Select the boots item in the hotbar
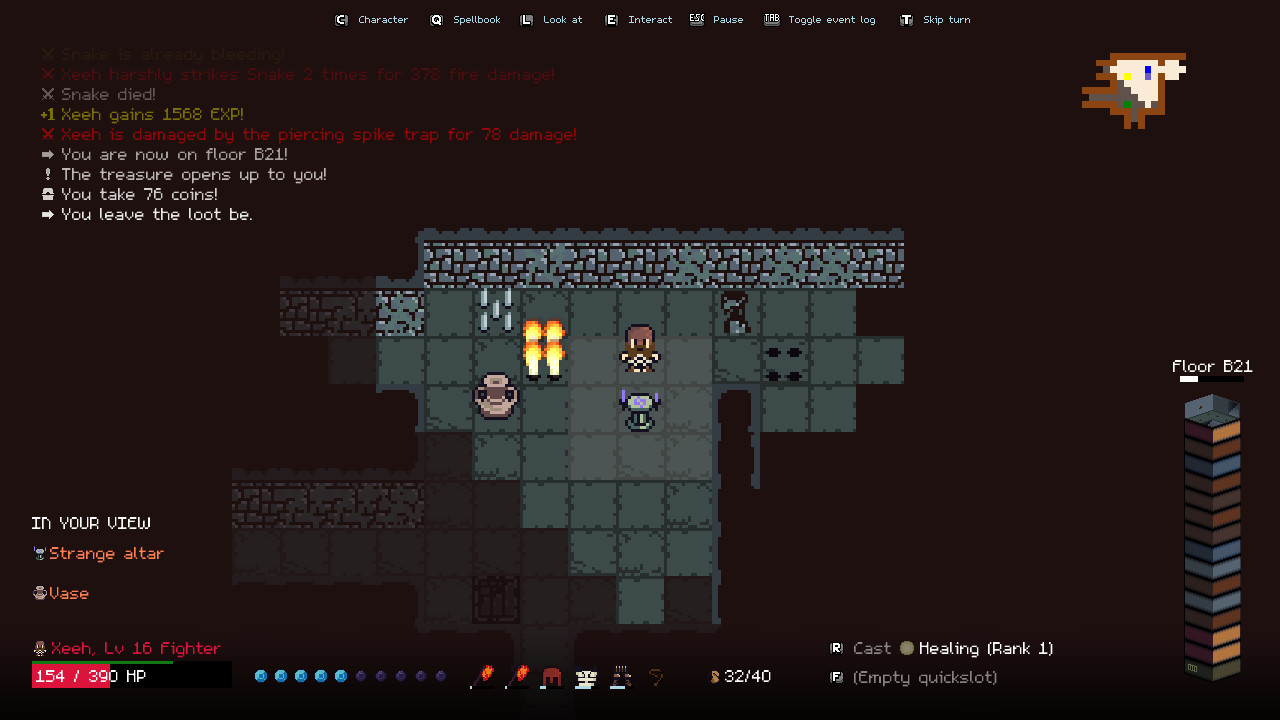1280x720 pixels. pos(621,677)
